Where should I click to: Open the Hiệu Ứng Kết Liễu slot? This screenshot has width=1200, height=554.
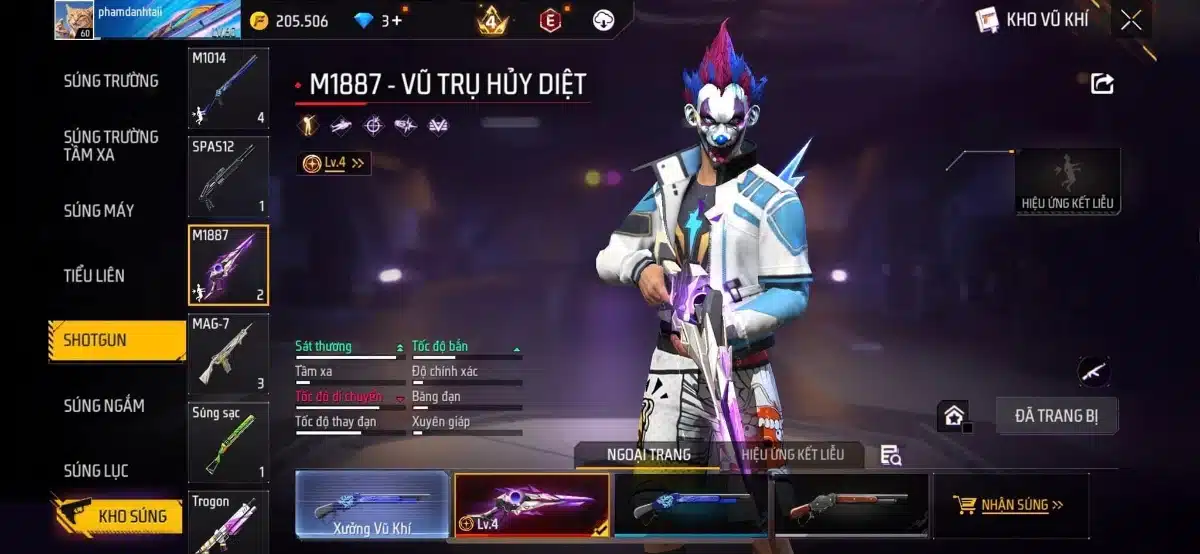[x=1067, y=181]
